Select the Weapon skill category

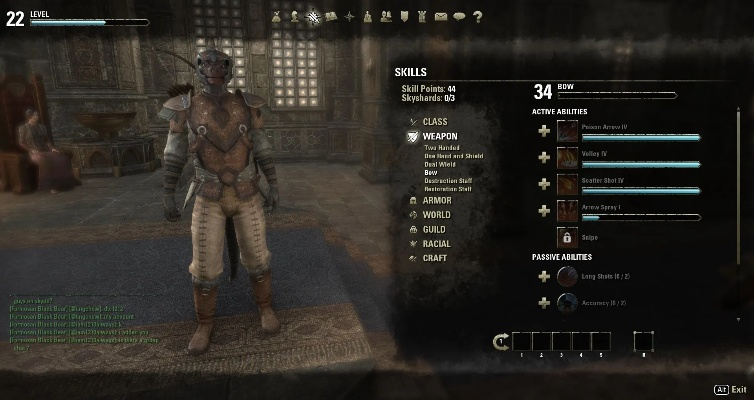point(439,135)
